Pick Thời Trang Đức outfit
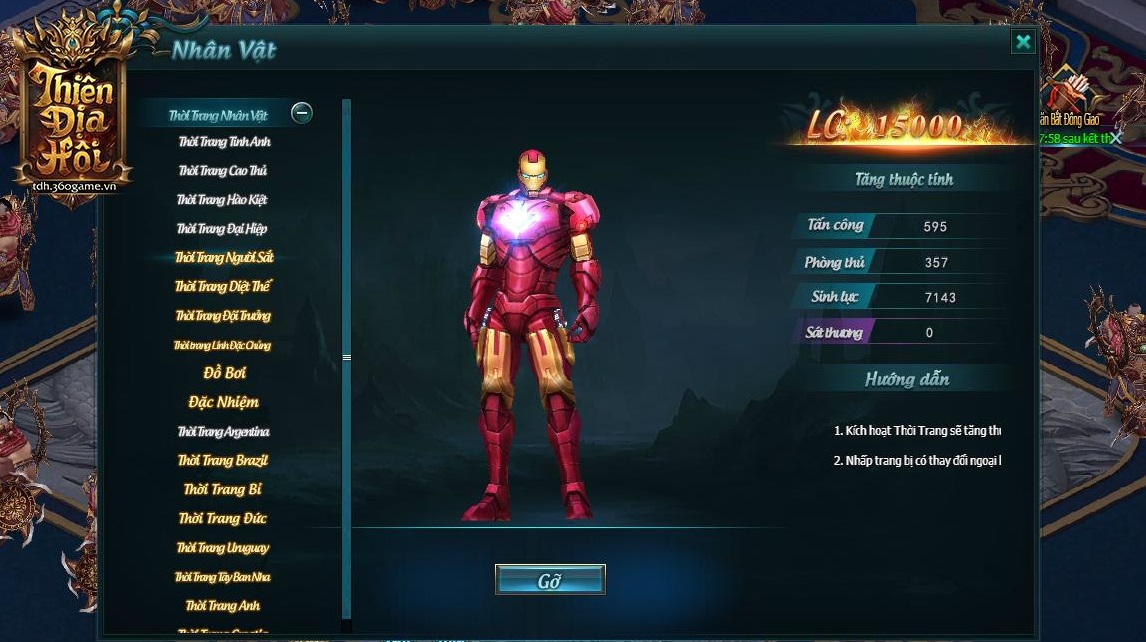The image size is (1146, 642). click(x=223, y=519)
